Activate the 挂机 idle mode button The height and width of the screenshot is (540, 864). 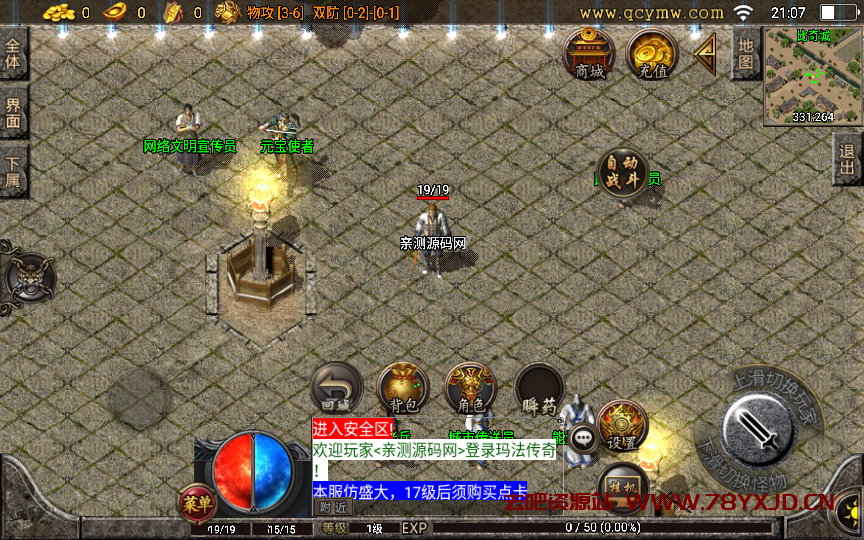(622, 484)
